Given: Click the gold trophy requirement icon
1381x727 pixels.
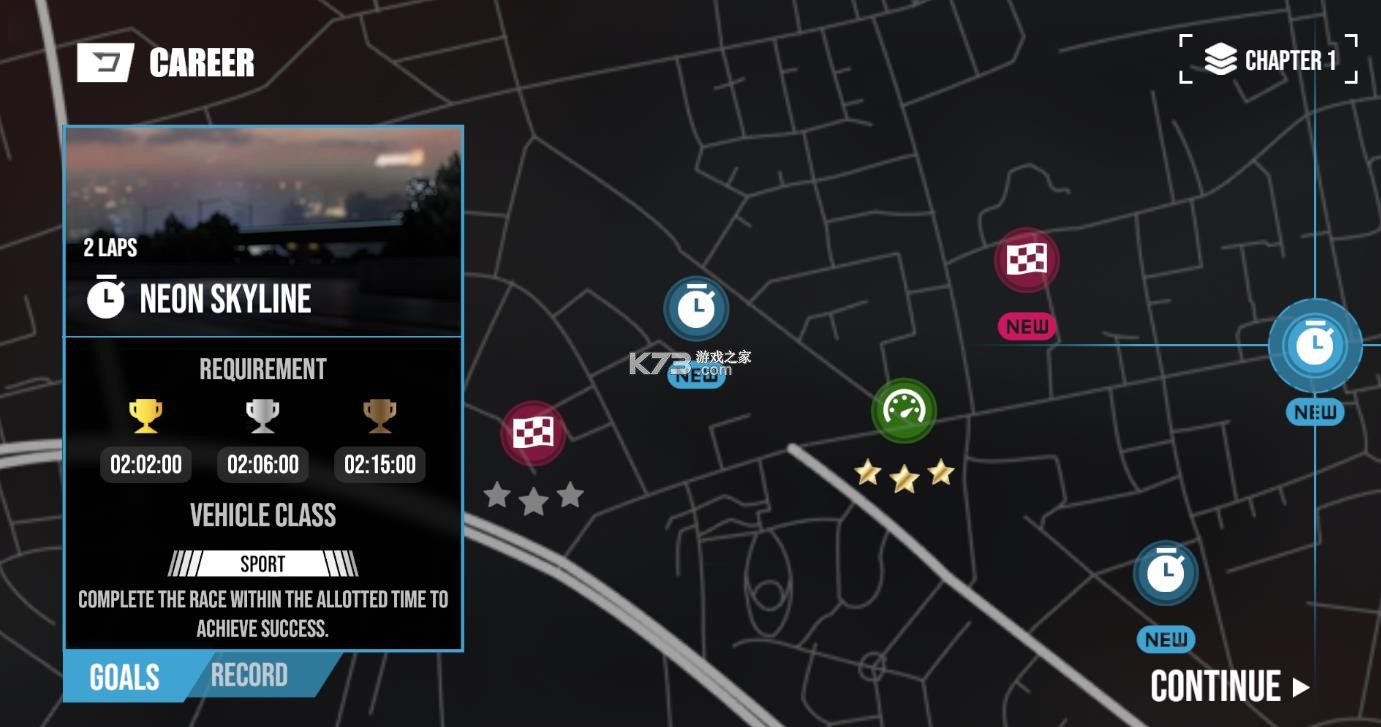Looking at the screenshot, I should coord(145,414).
